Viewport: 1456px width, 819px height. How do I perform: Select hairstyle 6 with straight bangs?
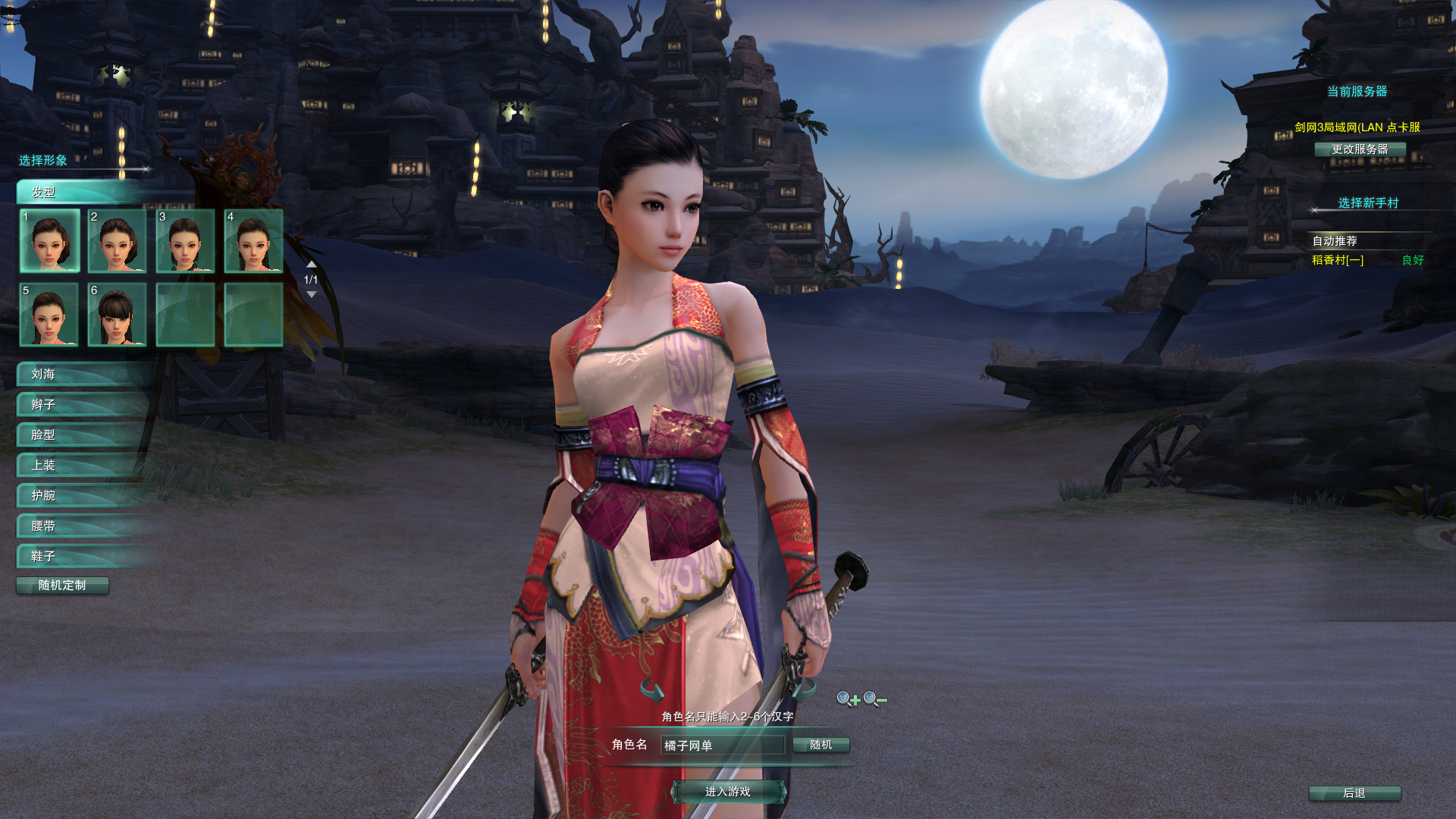click(118, 315)
